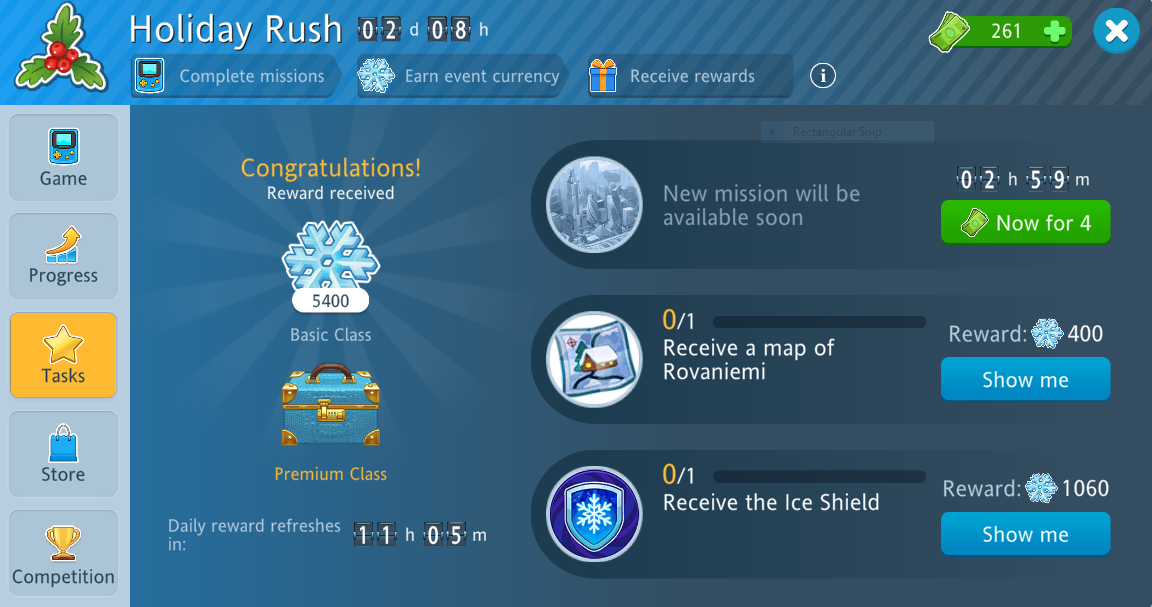Screen dimensions: 1152x607
Task: Close the Holiday Rush window
Action: tap(1116, 32)
